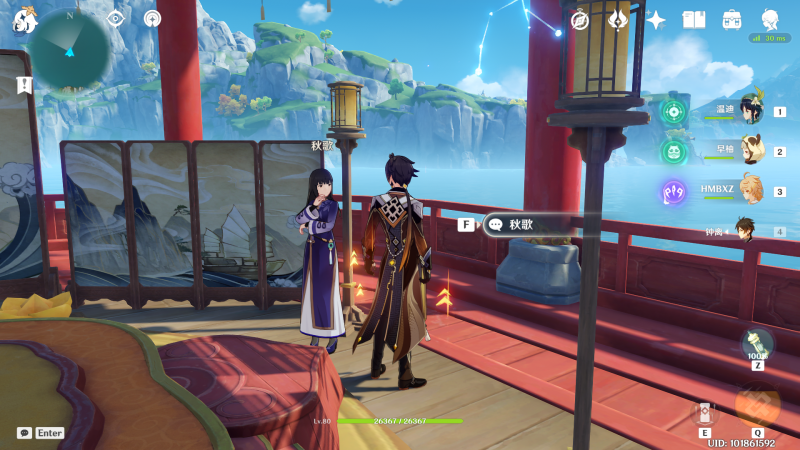Talk to 秋歌 via dialogue prompt
The width and height of the screenshot is (800, 450).
click(520, 225)
